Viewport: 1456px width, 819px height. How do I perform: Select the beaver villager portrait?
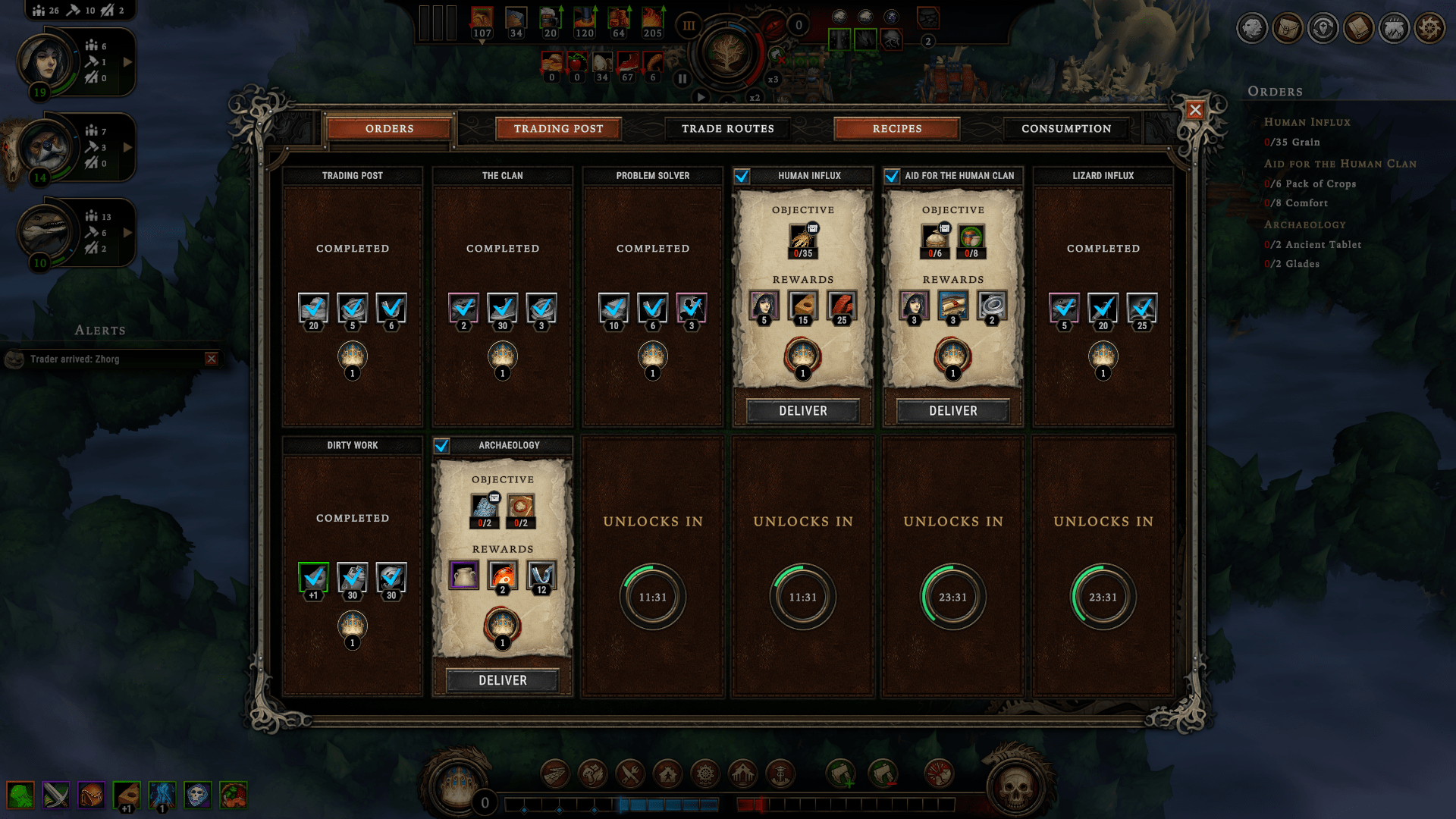44,146
